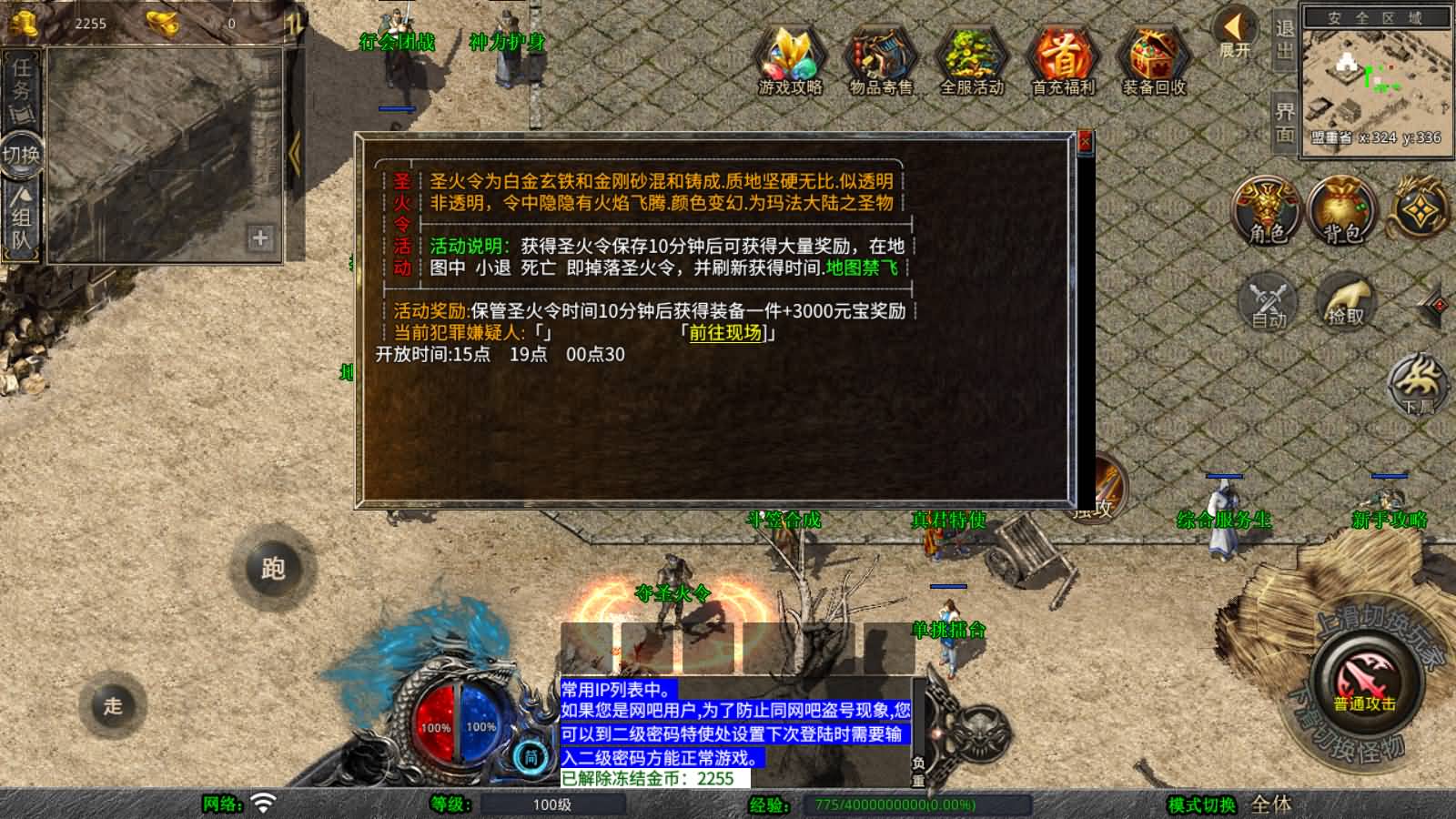Switch to the 组队 team tab
Screen dimensions: 1456x819
21,218
